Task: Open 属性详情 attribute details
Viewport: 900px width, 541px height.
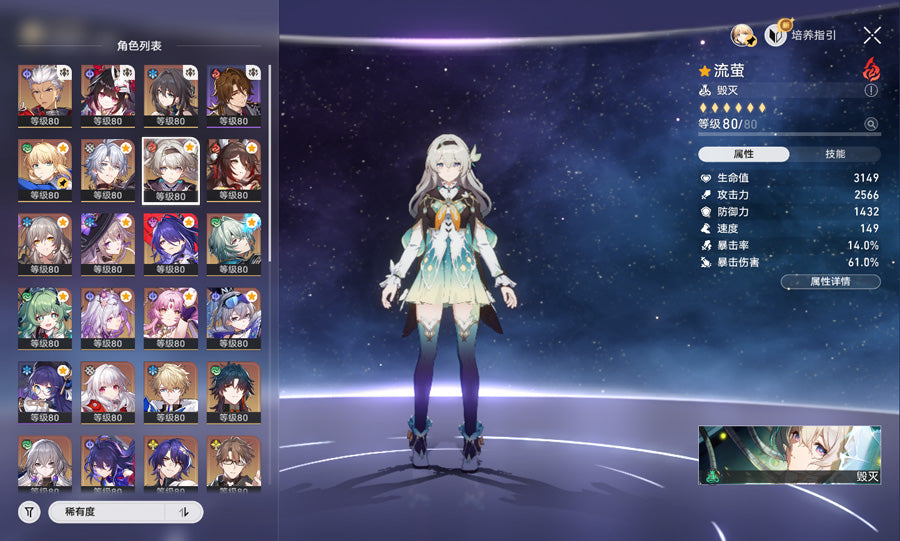Action: (x=830, y=282)
